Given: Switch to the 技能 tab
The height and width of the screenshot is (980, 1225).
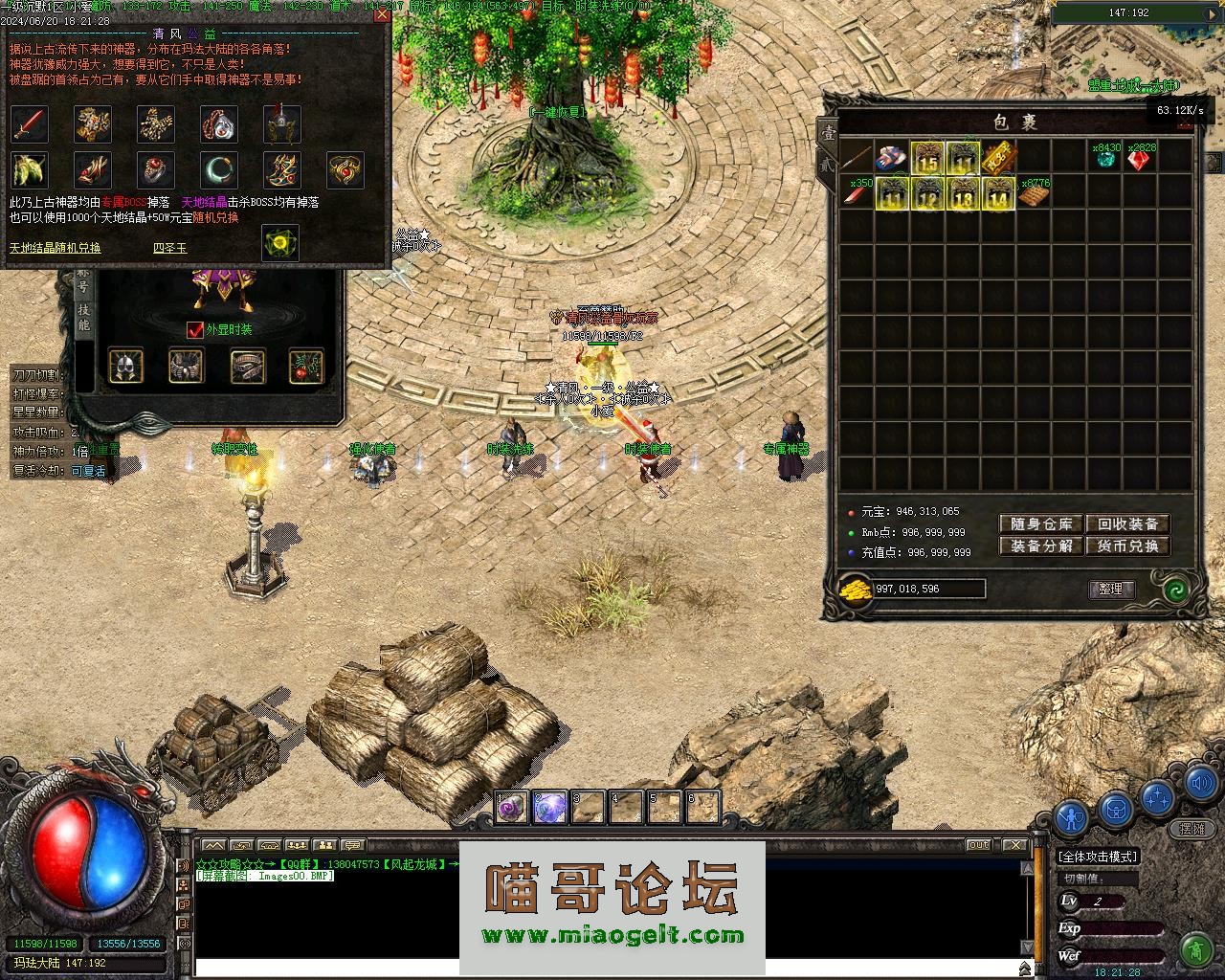Looking at the screenshot, I should coord(84,318).
